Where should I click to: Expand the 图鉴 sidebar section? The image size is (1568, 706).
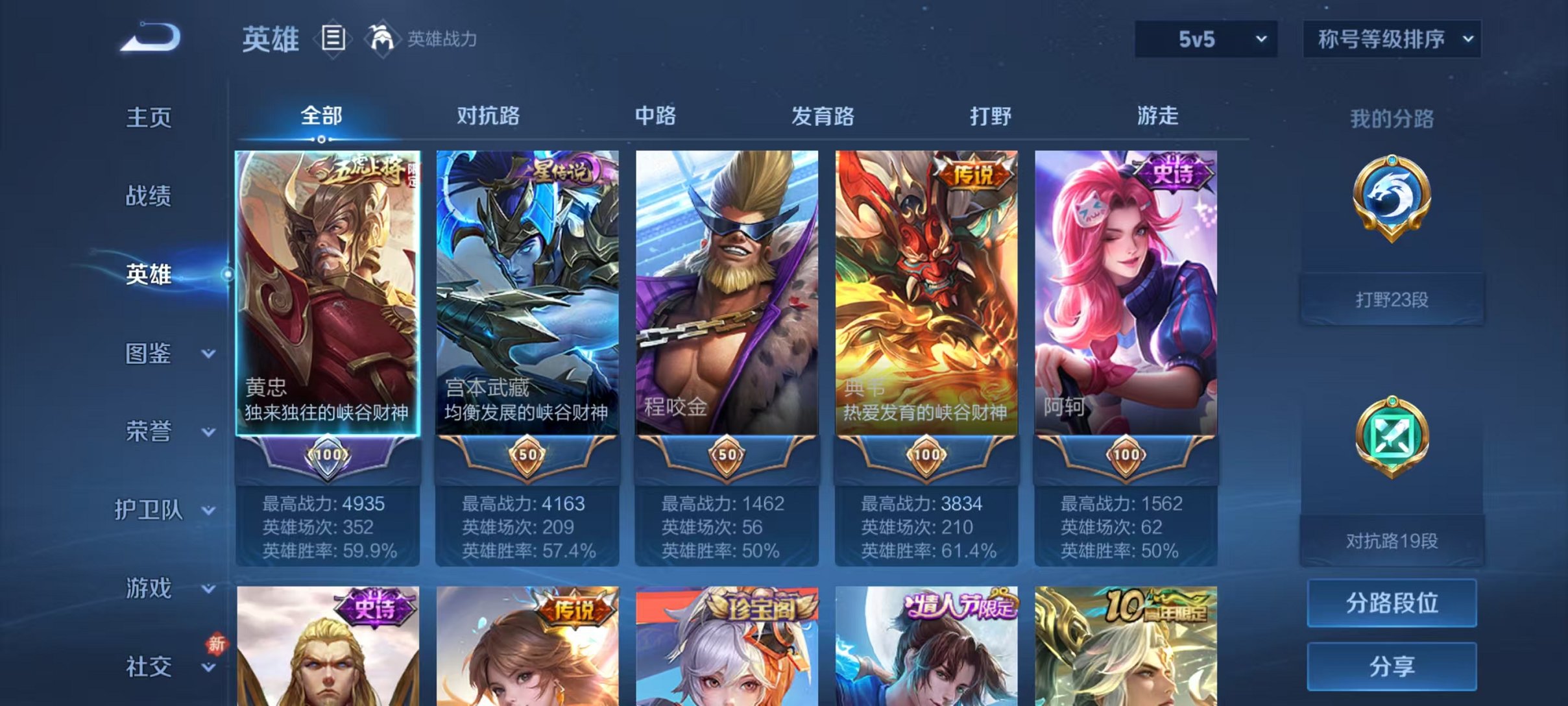(x=148, y=354)
